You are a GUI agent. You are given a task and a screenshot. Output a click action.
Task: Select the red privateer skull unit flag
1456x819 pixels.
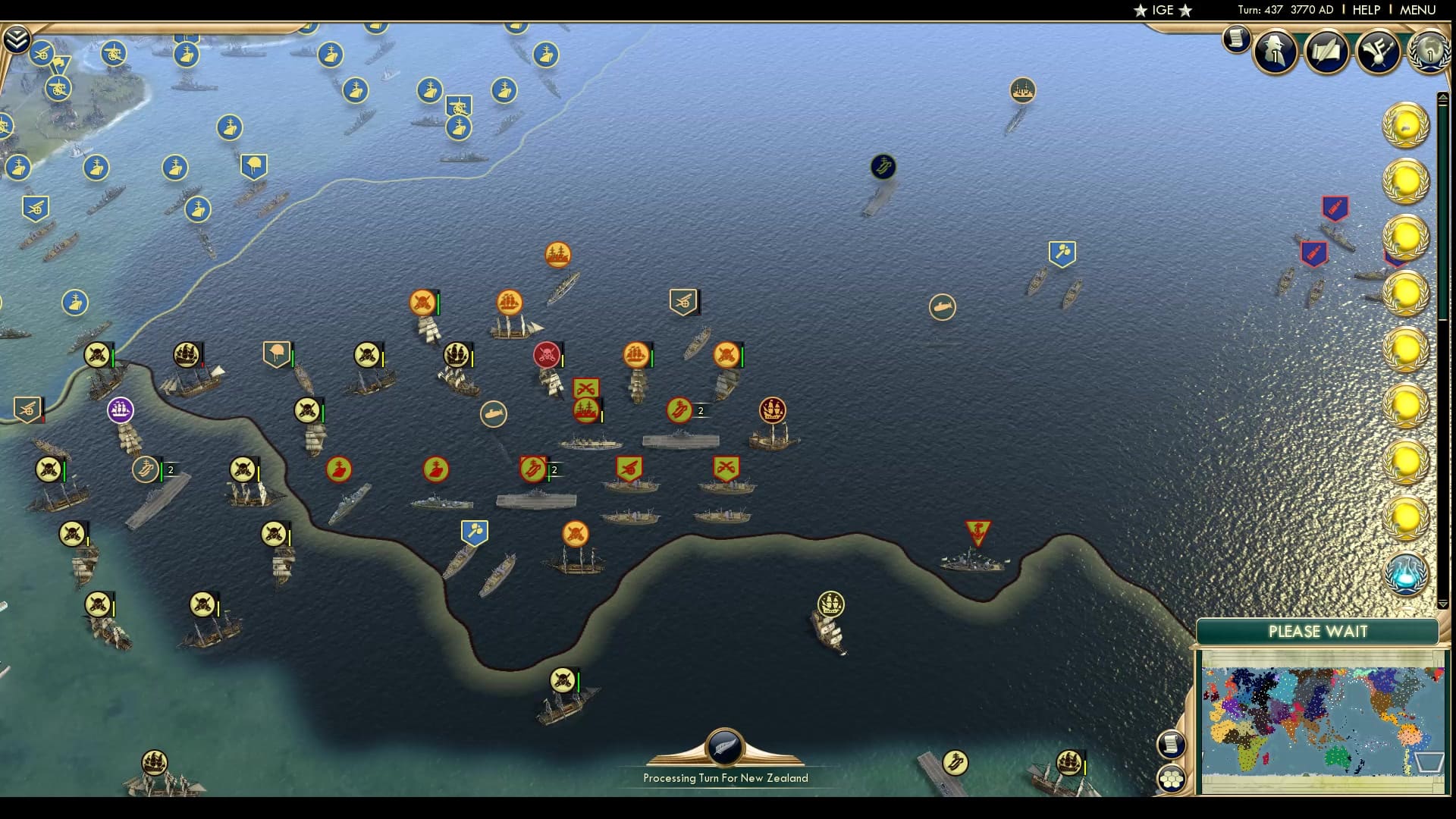point(545,353)
